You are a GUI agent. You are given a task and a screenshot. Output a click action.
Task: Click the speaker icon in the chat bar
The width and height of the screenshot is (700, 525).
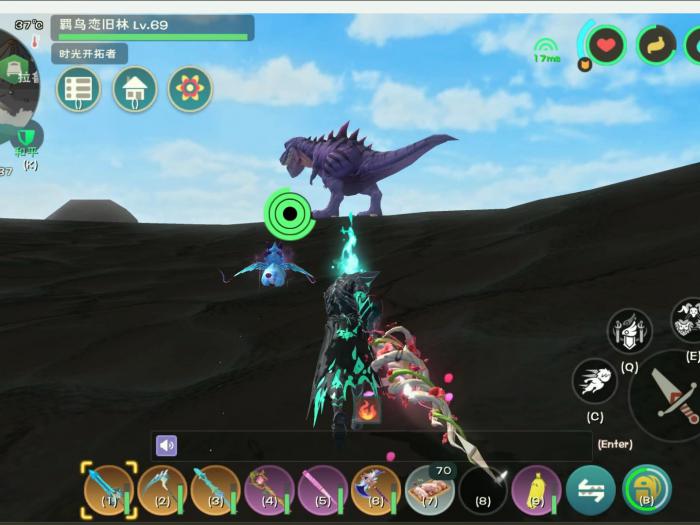167,445
